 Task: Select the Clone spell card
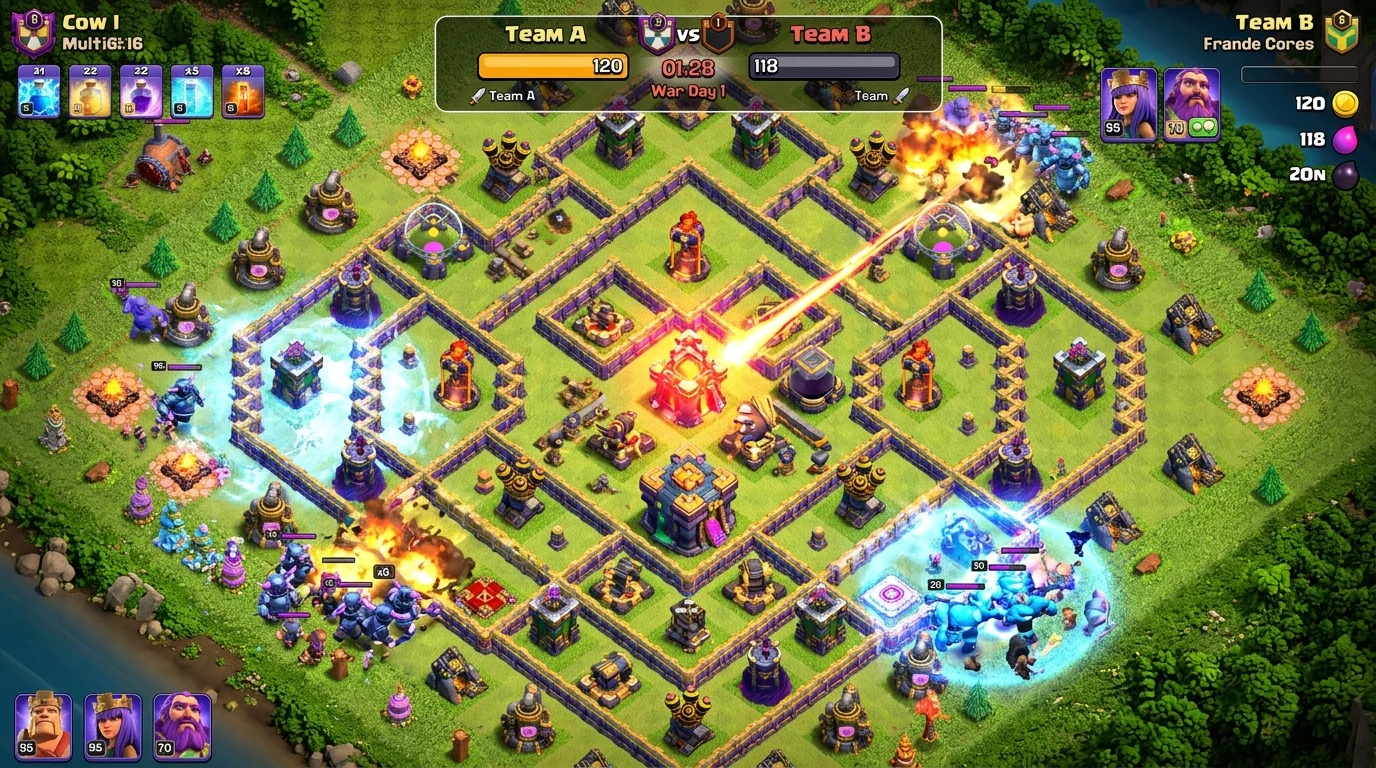tap(38, 88)
